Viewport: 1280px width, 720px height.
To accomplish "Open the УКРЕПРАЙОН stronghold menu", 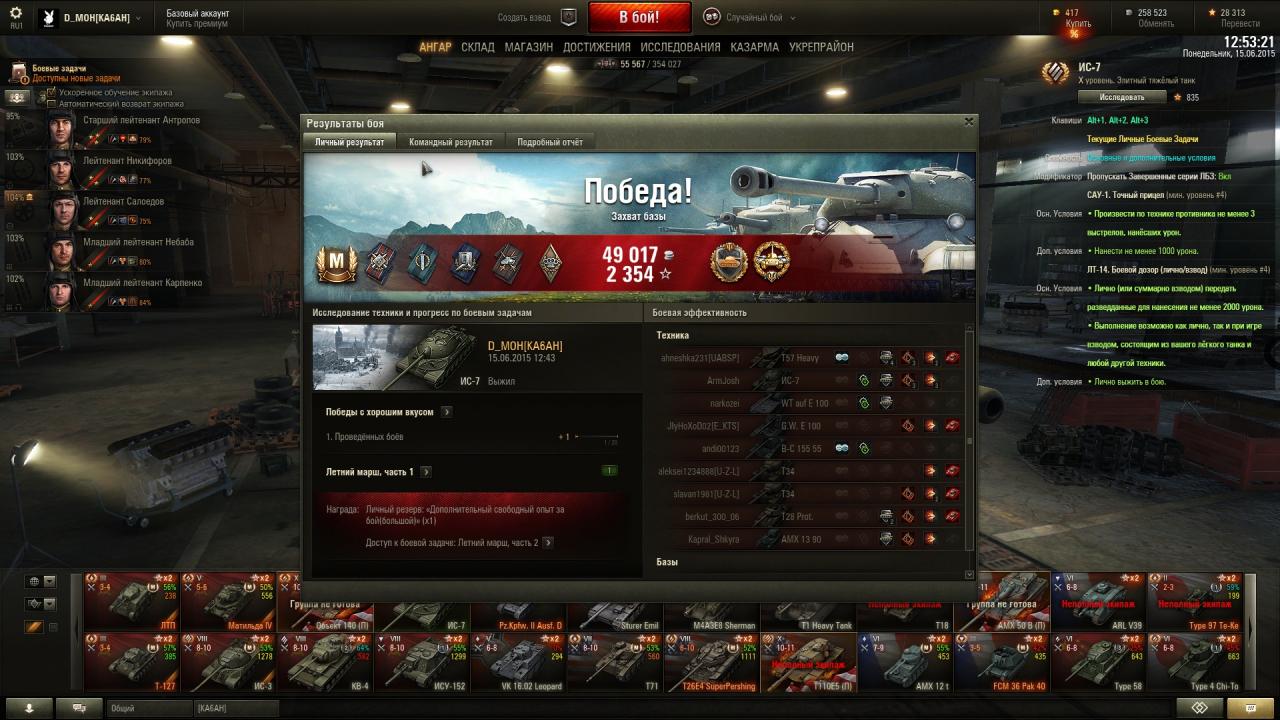I will pyautogui.click(x=821, y=47).
